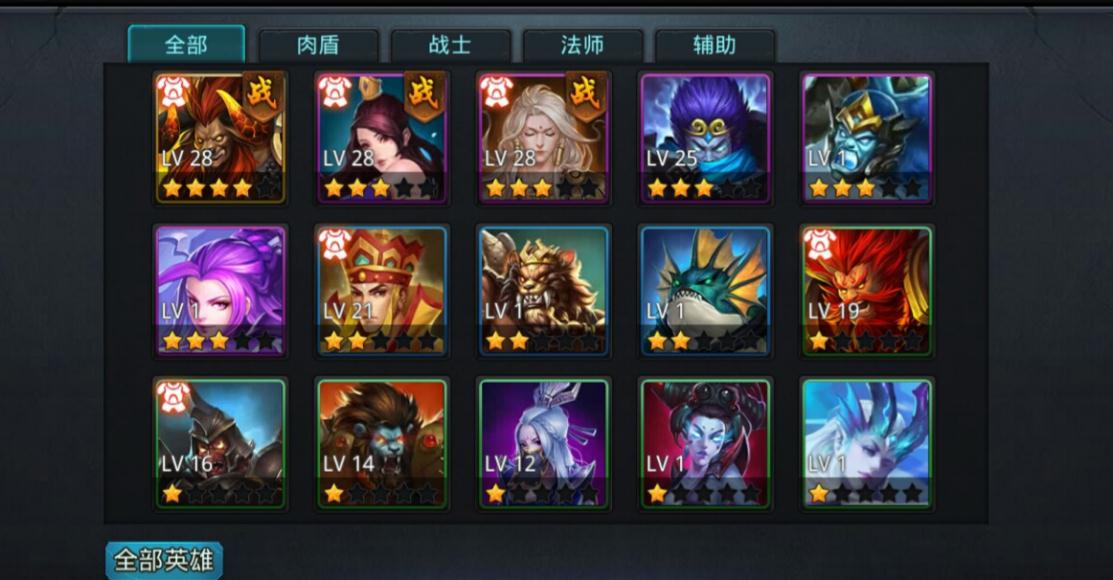
Task: Choose the LV 28 dark-haired woman hero
Action: 382,138
